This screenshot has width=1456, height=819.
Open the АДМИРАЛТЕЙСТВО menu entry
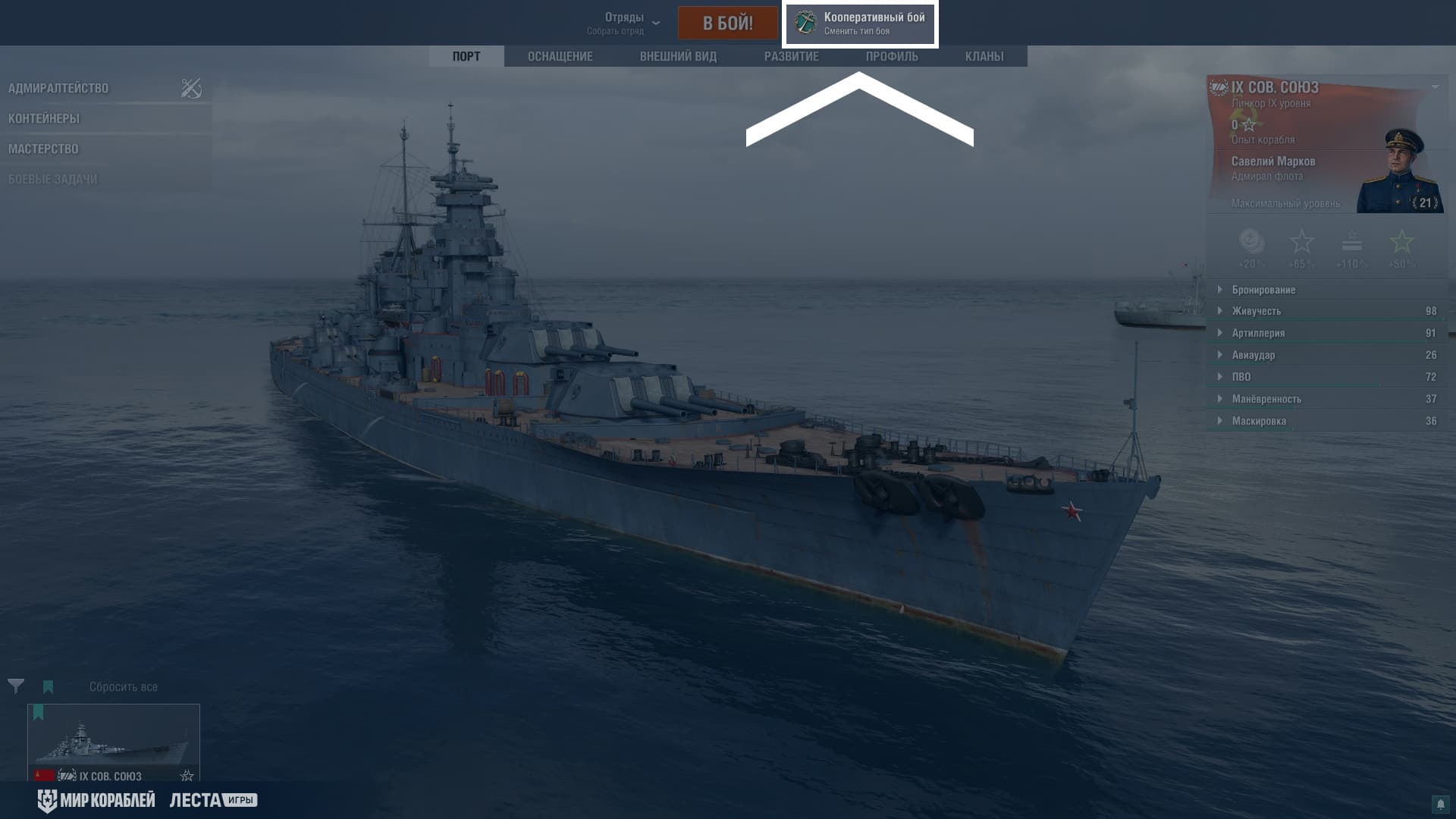tap(58, 88)
